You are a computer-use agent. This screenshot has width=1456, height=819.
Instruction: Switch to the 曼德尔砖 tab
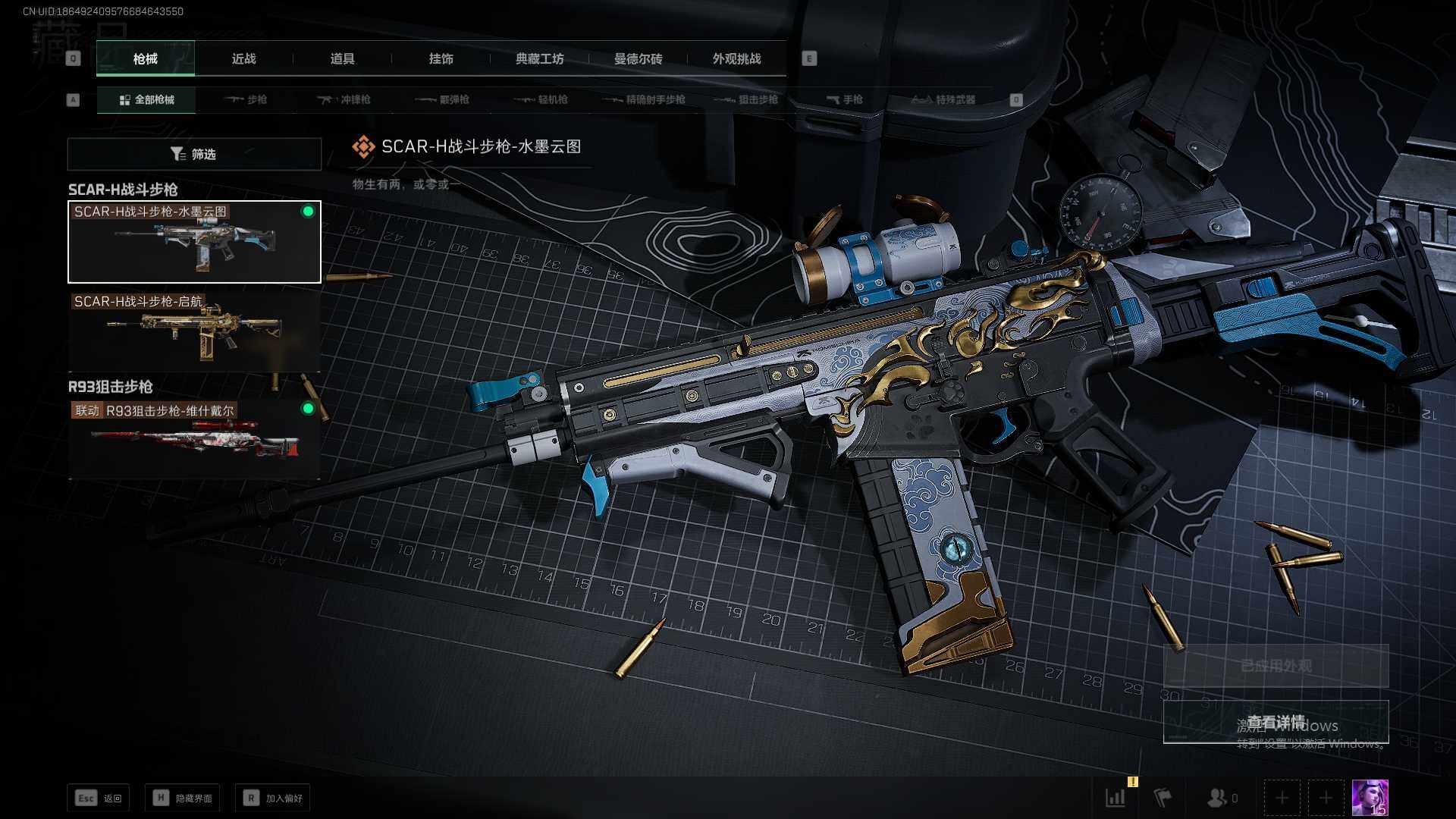(638, 58)
